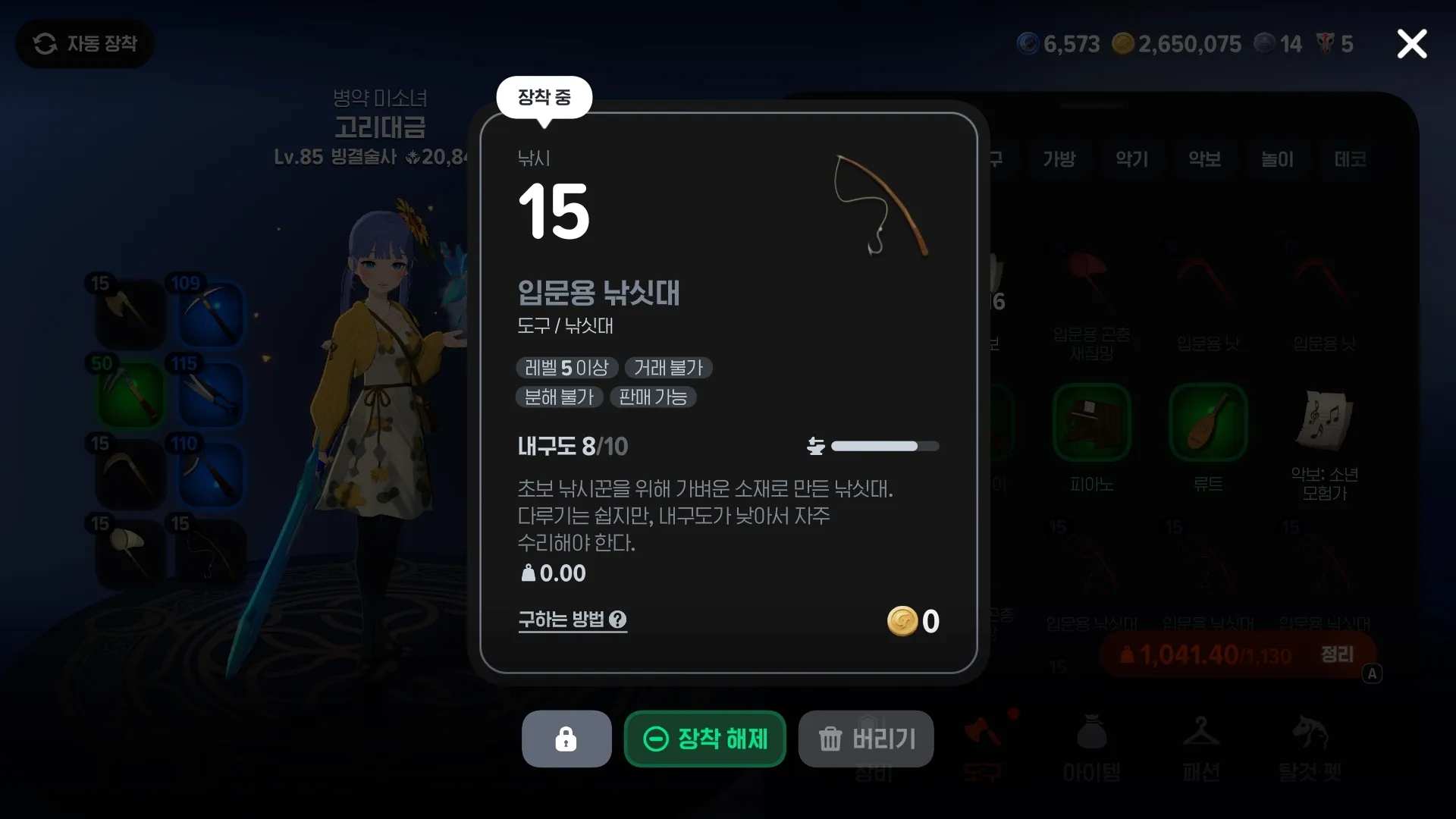The image size is (1456, 819).
Task: Switch to the 악기 tab
Action: 1131,160
